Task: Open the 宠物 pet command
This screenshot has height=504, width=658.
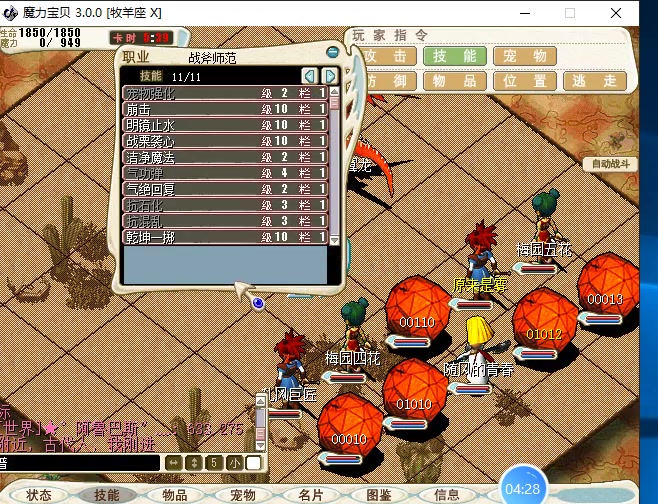Action: click(525, 56)
